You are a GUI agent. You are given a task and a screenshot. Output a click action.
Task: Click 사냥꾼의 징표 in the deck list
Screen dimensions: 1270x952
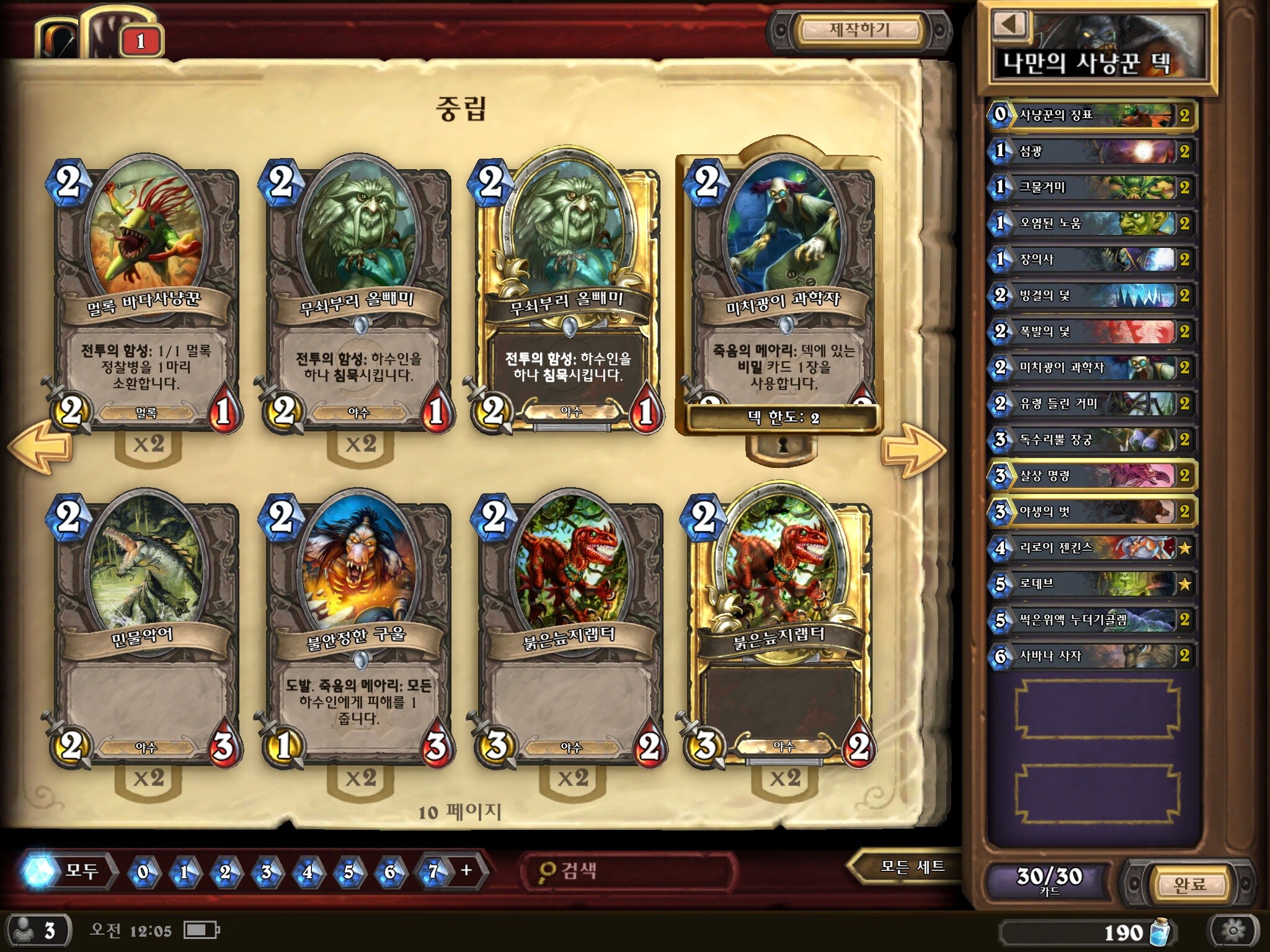click(1091, 115)
